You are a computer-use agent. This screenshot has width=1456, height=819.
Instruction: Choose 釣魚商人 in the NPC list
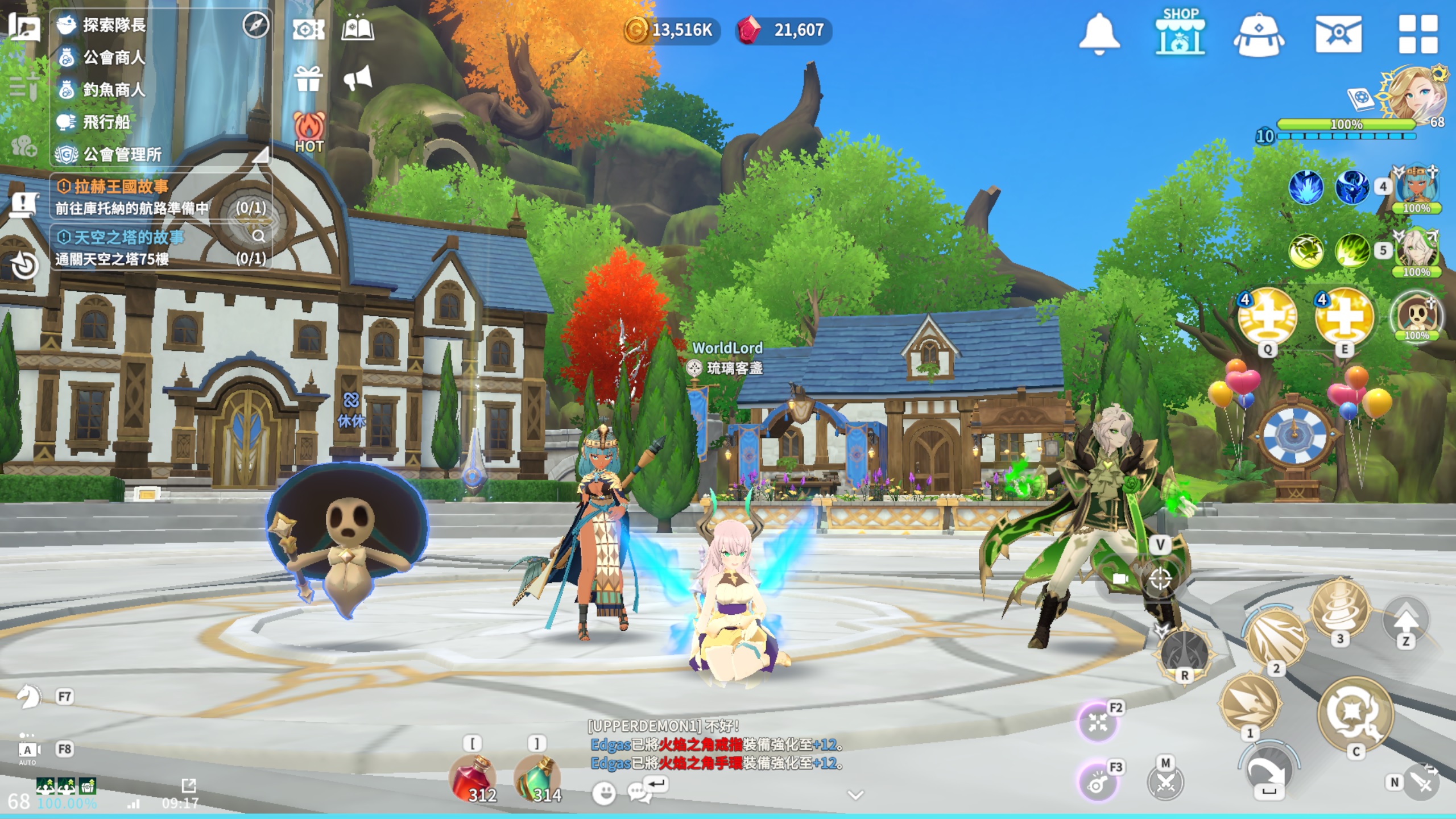point(114,90)
